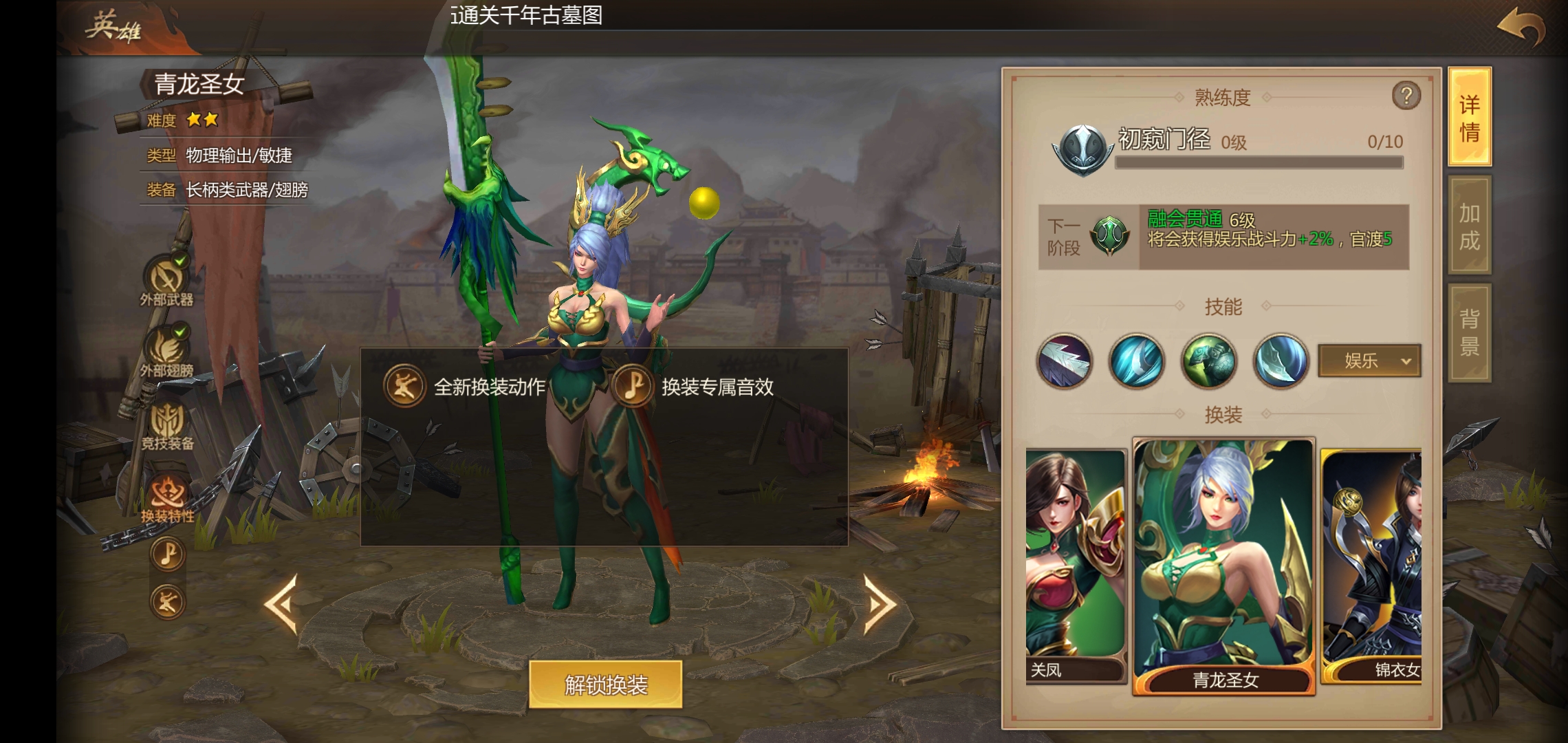Switch to the 详情 details tab
Screen dimensions: 1568x743
(1470, 117)
